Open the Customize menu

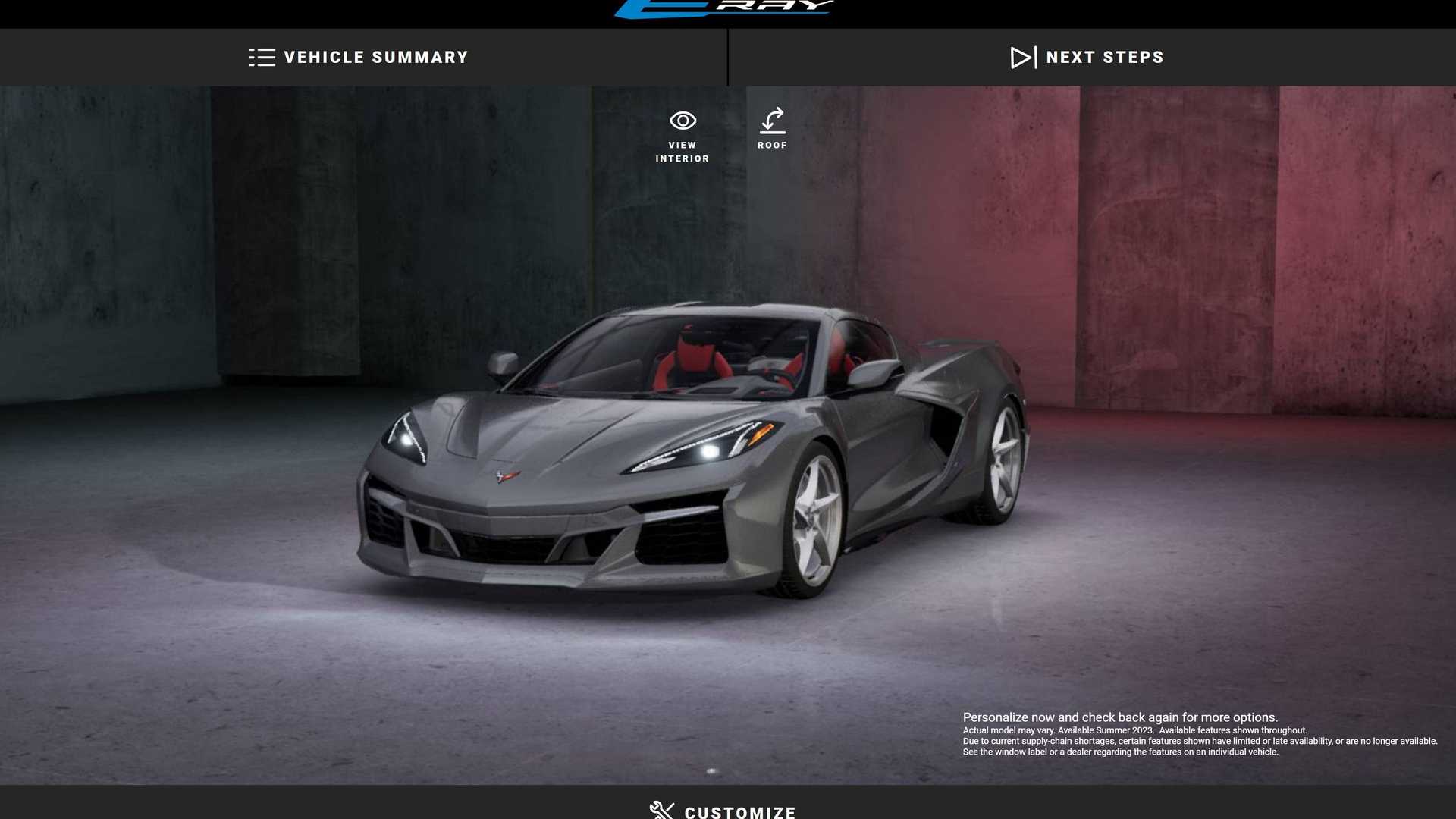(x=723, y=811)
